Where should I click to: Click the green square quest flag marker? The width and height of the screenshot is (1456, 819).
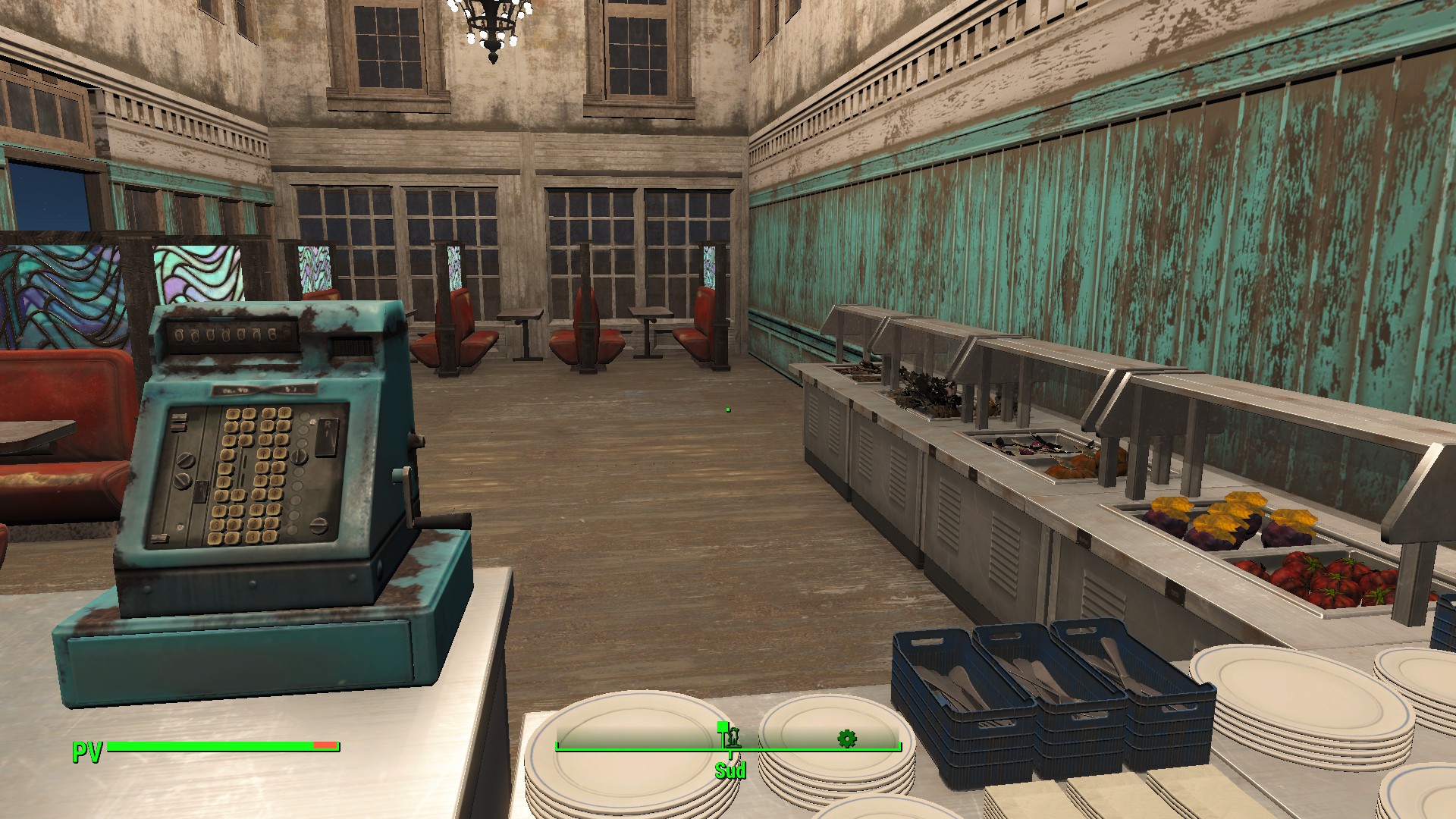coord(722,726)
